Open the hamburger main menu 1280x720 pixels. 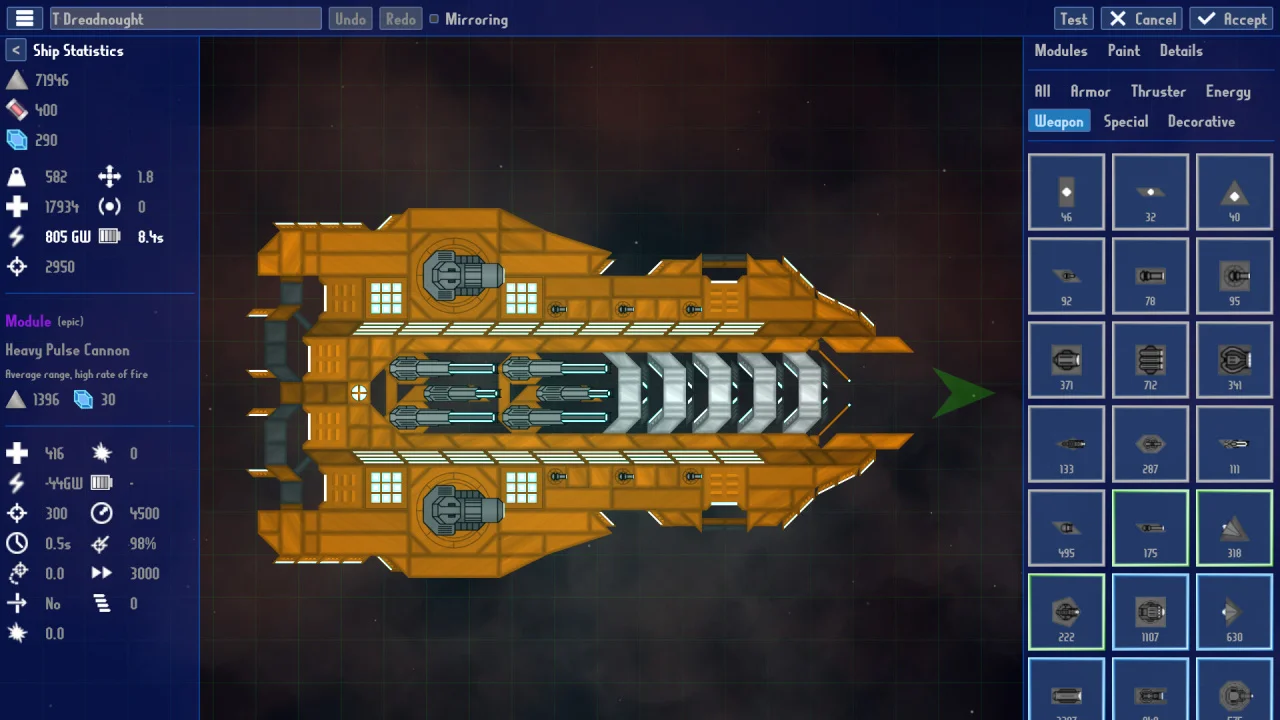tap(25, 19)
